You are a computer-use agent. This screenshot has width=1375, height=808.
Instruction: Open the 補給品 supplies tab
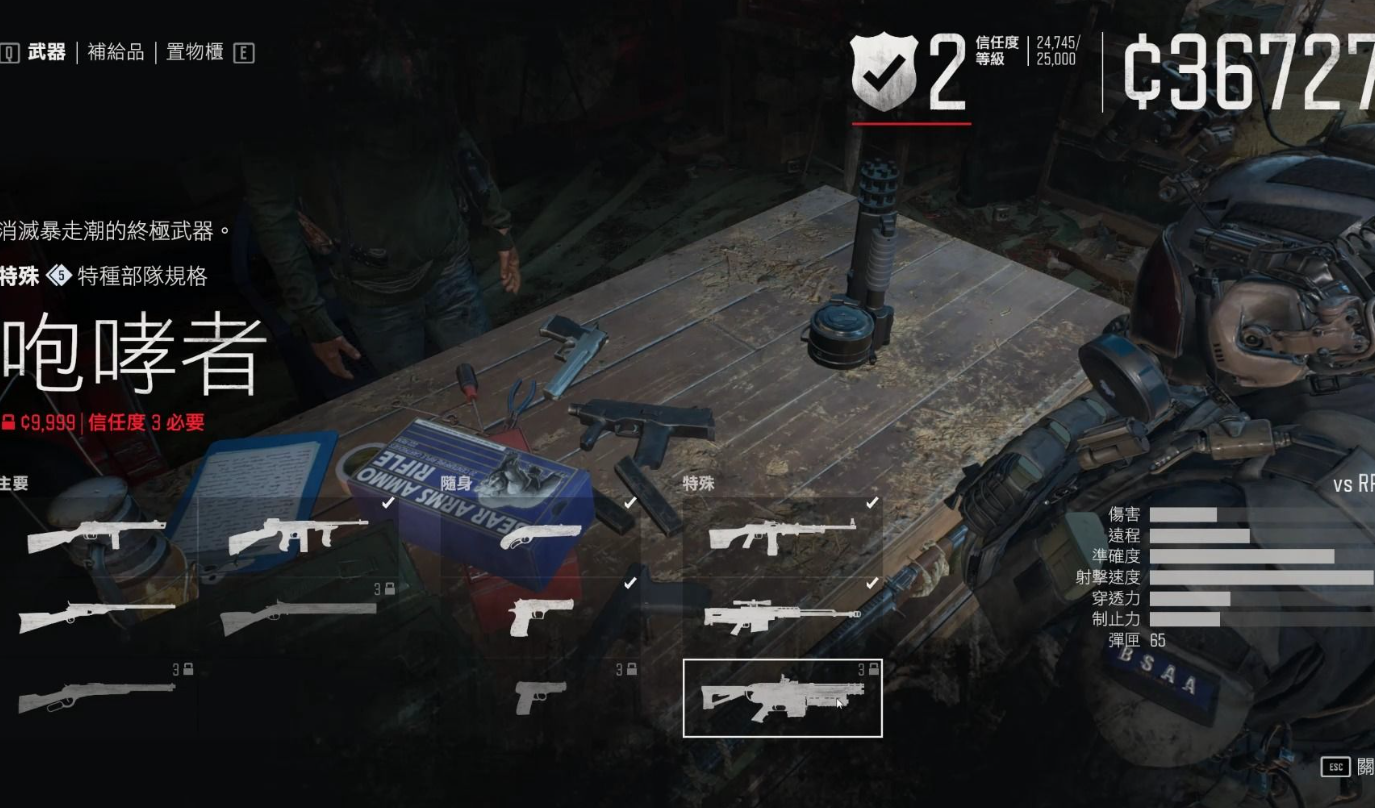pyautogui.click(x=115, y=53)
